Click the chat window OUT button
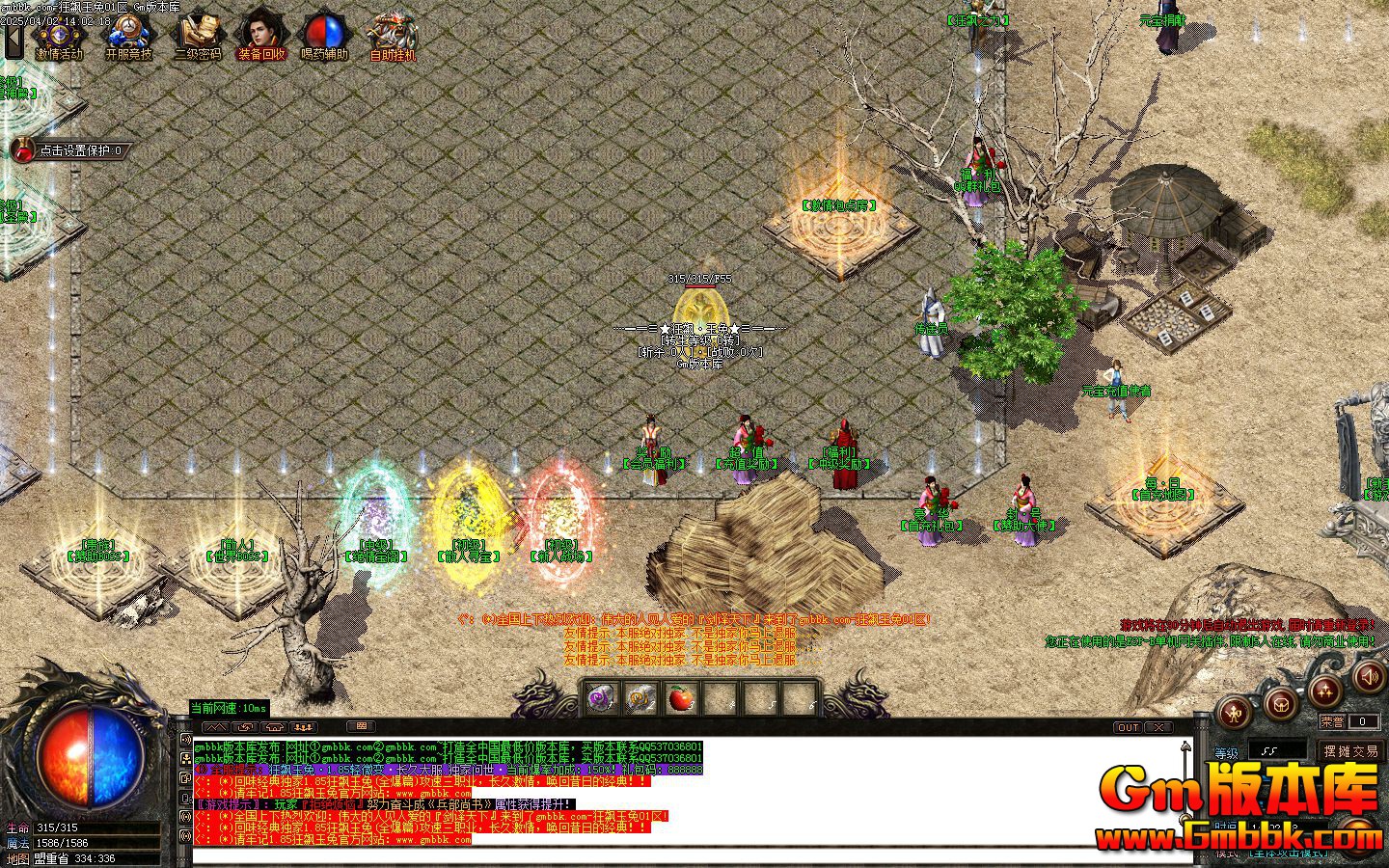Screen dimensions: 1389x868 pos(1128,727)
